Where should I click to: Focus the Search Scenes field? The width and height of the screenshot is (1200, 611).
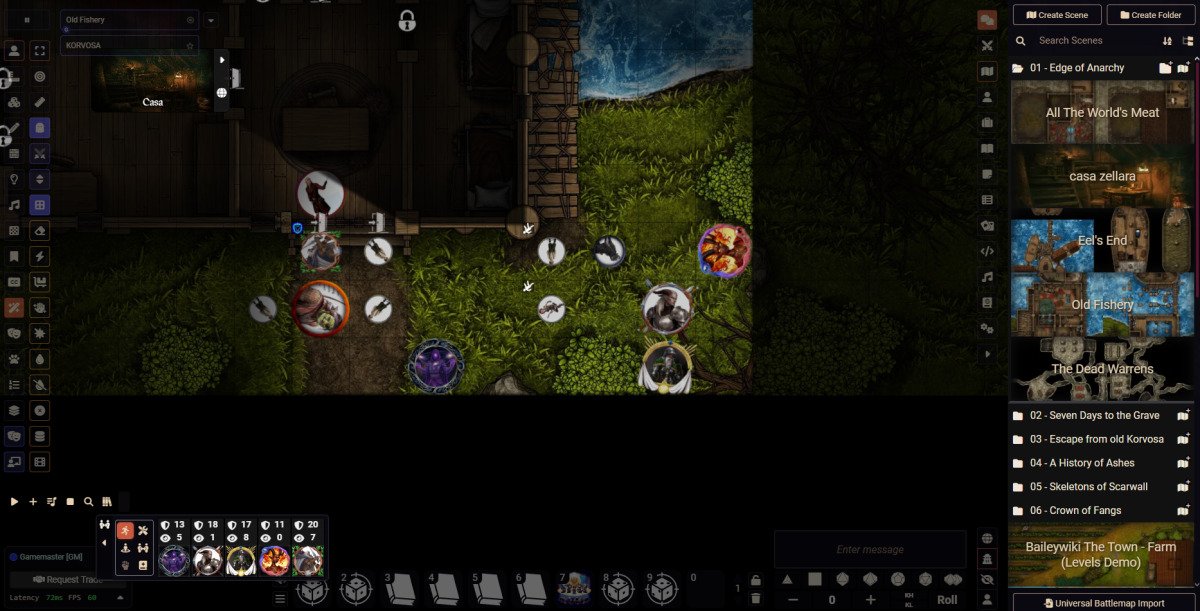click(x=1095, y=41)
